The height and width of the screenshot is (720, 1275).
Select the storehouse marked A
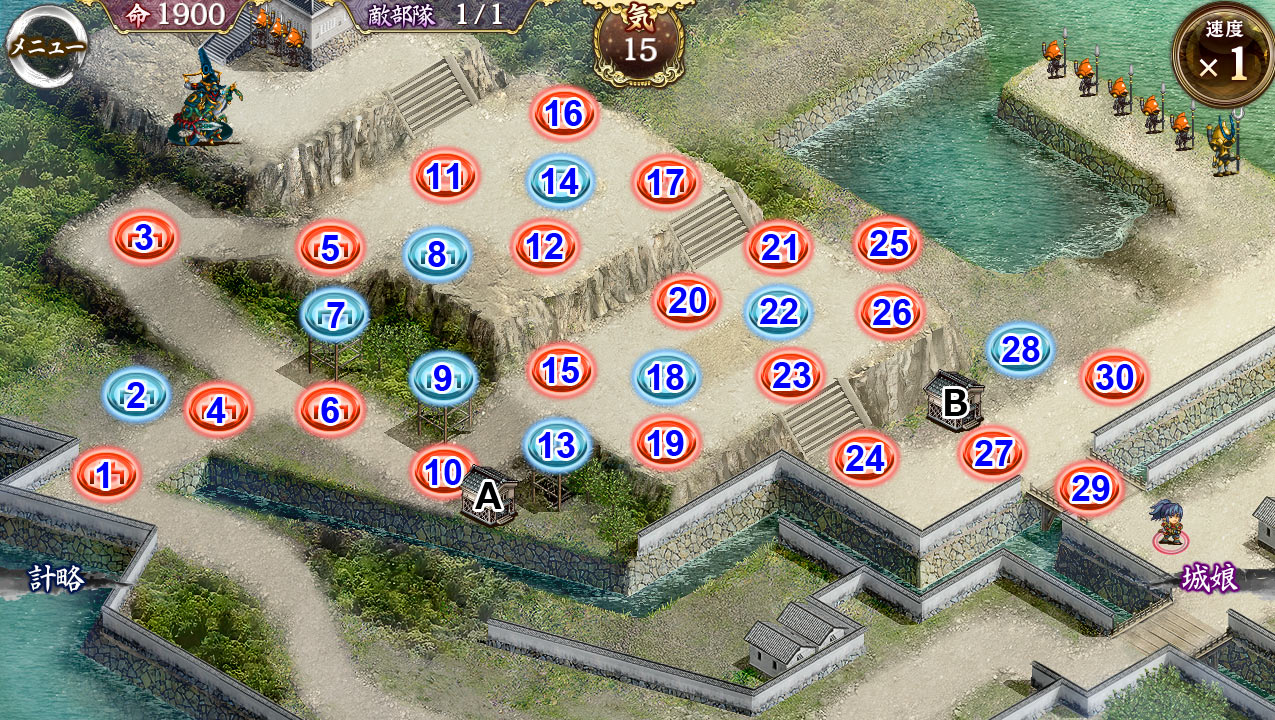point(489,494)
